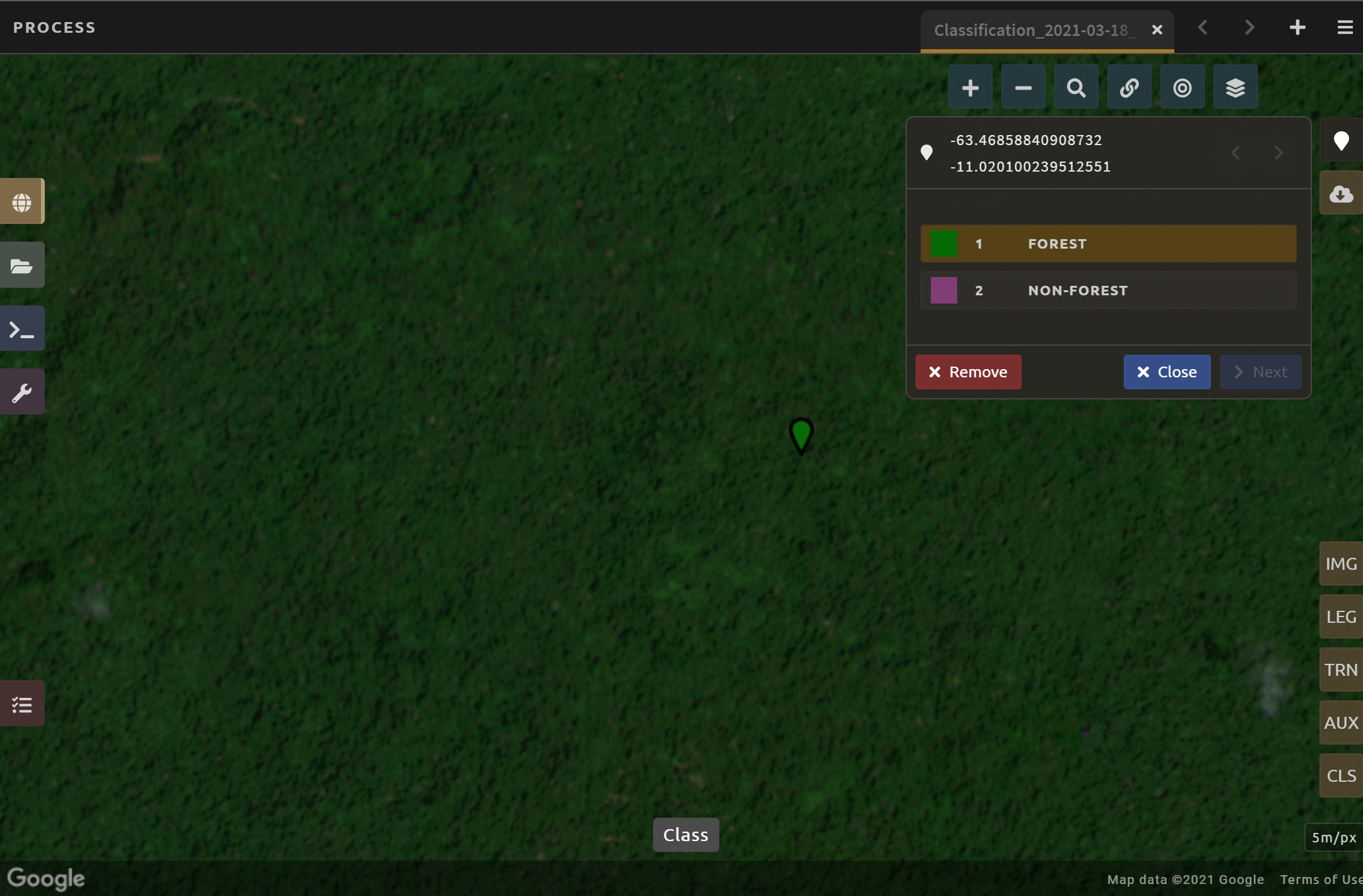1363x896 pixels.
Task: Switch to the LEG tab
Action: click(1341, 616)
